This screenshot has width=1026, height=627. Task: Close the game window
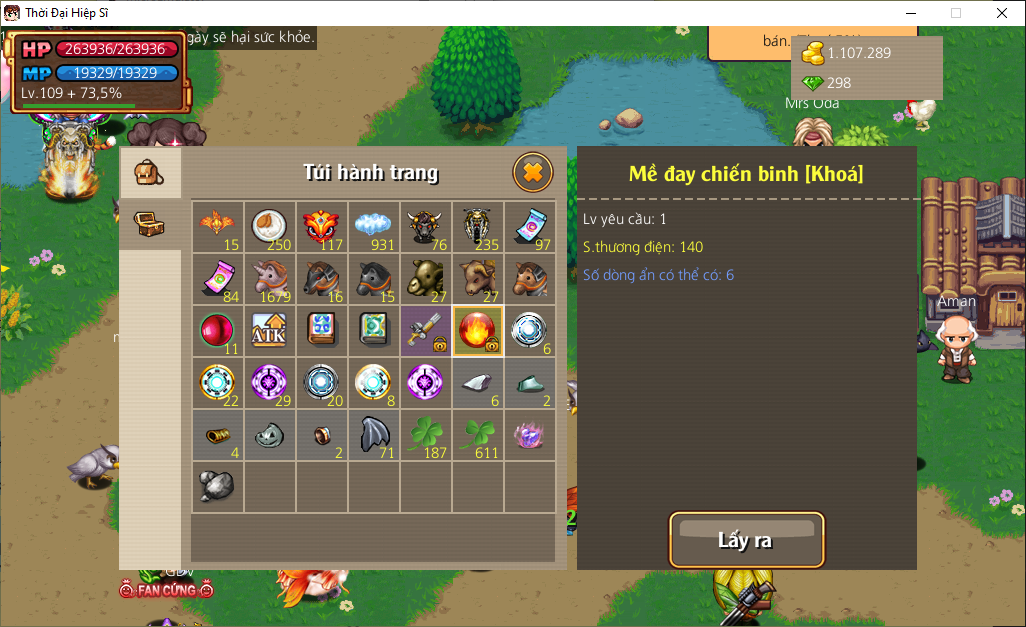pos(1002,13)
